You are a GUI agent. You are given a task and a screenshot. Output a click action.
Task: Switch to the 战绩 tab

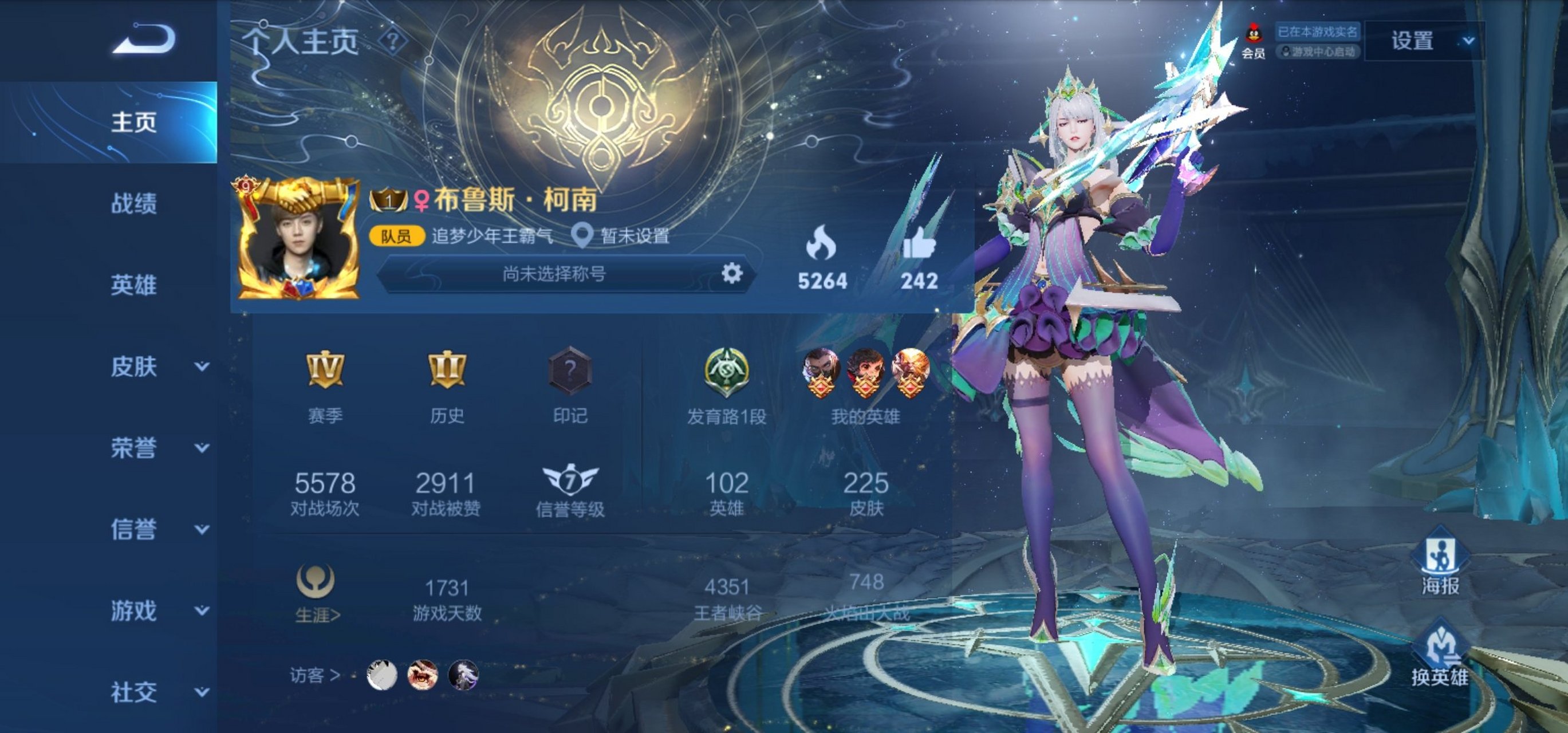(133, 203)
